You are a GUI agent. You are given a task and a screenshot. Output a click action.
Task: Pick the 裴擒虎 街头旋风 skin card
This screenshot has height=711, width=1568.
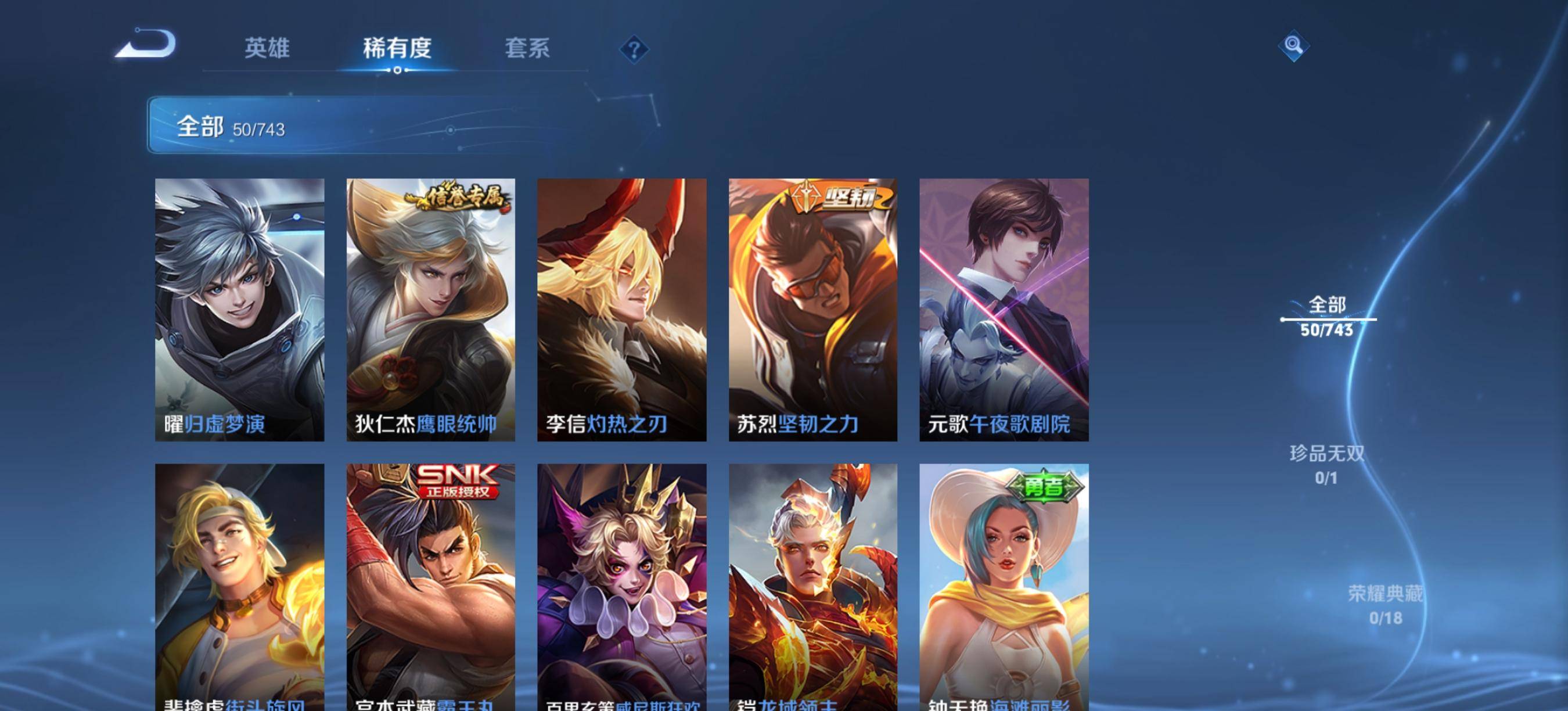click(x=239, y=586)
